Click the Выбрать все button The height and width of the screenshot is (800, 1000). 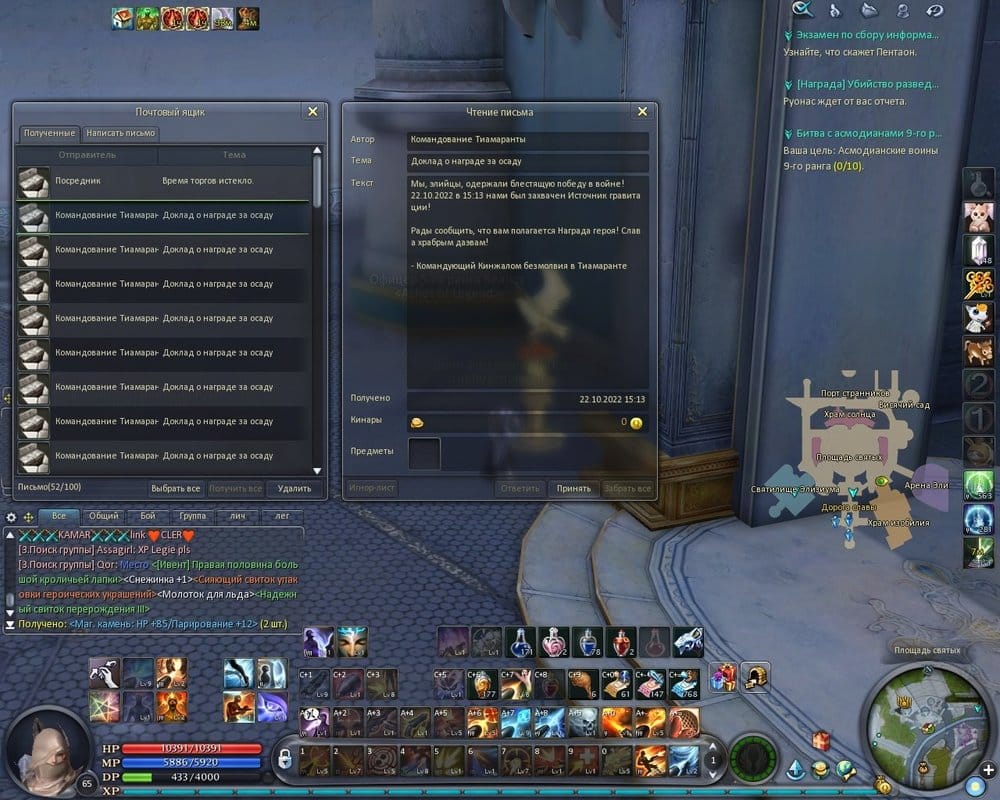coord(175,488)
